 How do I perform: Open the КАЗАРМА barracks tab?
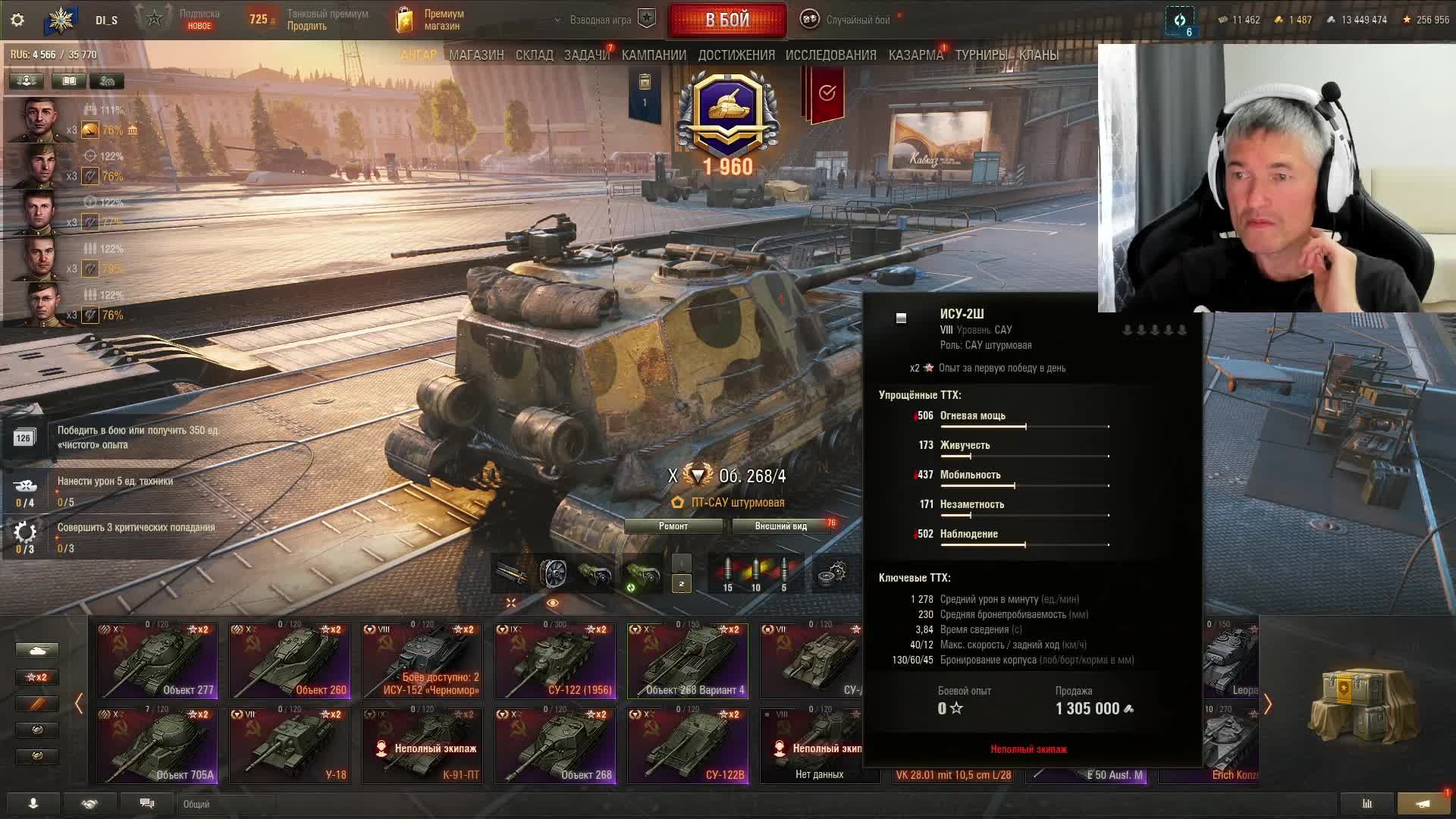[x=915, y=55]
